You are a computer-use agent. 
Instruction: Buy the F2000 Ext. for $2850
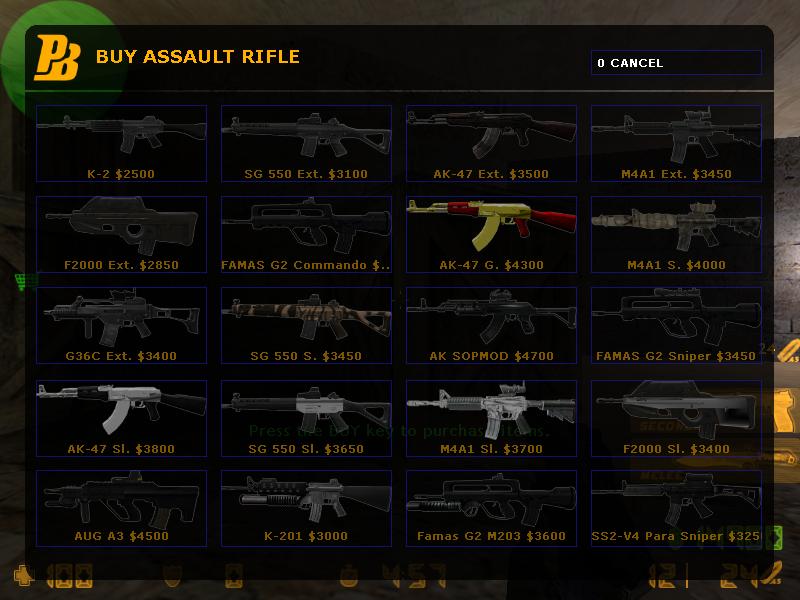point(121,234)
